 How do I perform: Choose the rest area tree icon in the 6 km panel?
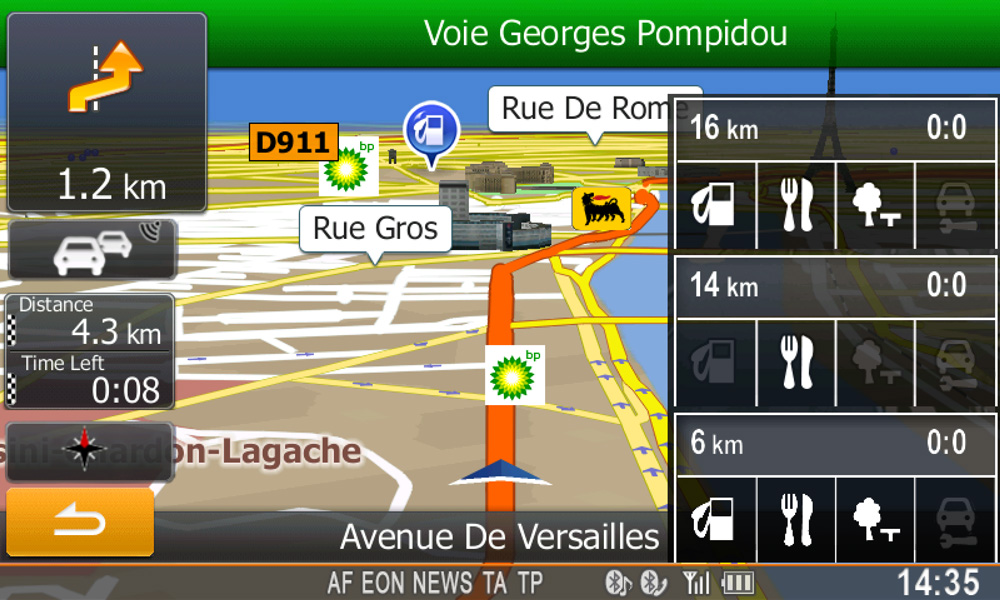click(x=876, y=520)
